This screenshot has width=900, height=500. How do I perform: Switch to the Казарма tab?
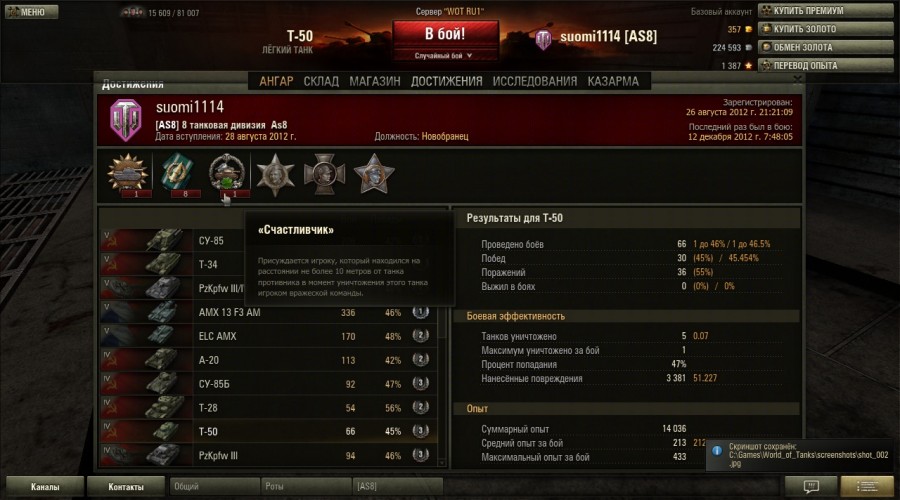(x=613, y=81)
